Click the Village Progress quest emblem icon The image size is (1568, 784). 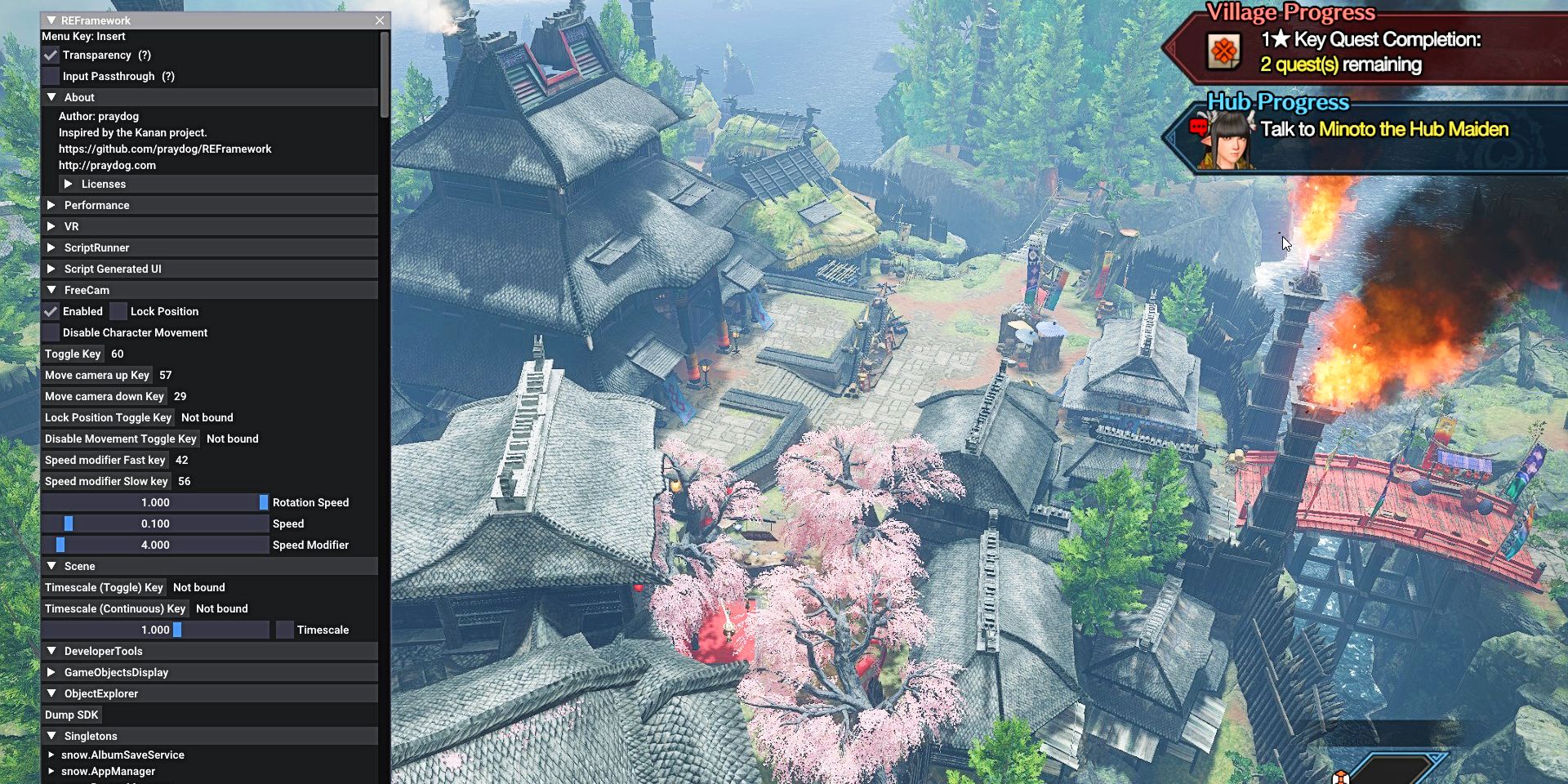[1222, 51]
